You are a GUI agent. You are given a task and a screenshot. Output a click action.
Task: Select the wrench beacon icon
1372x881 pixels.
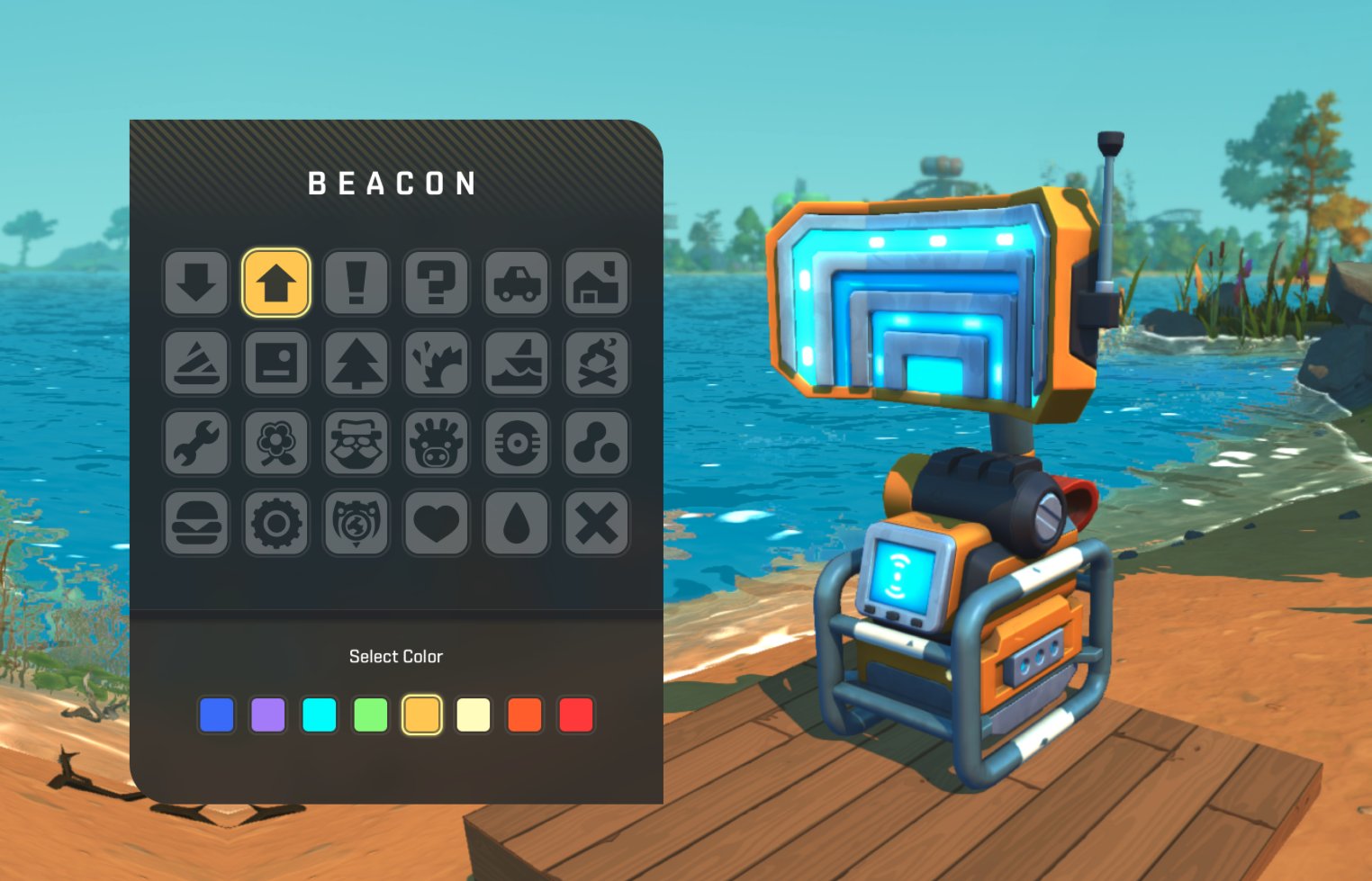click(196, 443)
